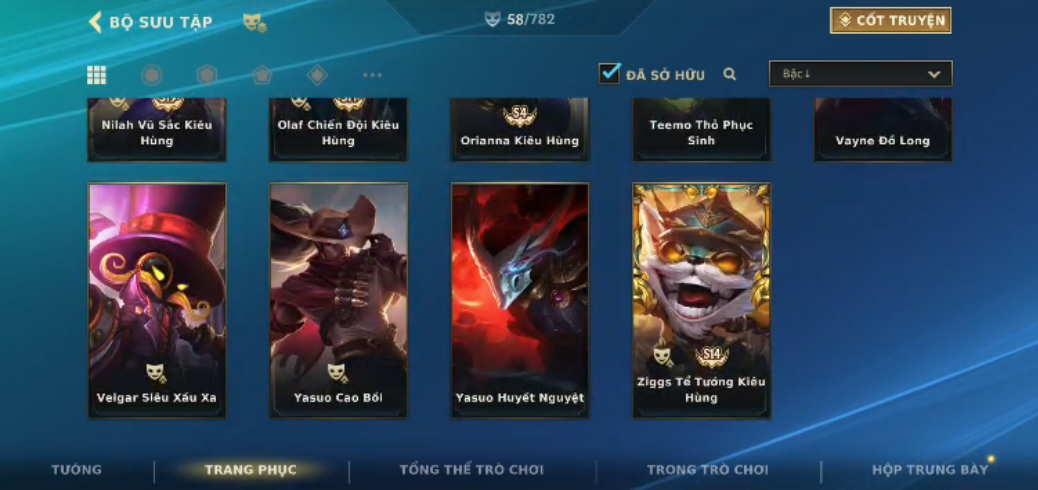The width and height of the screenshot is (1038, 490).
Task: Toggle the Đã Sở Hữu checkbox
Action: tap(610, 74)
